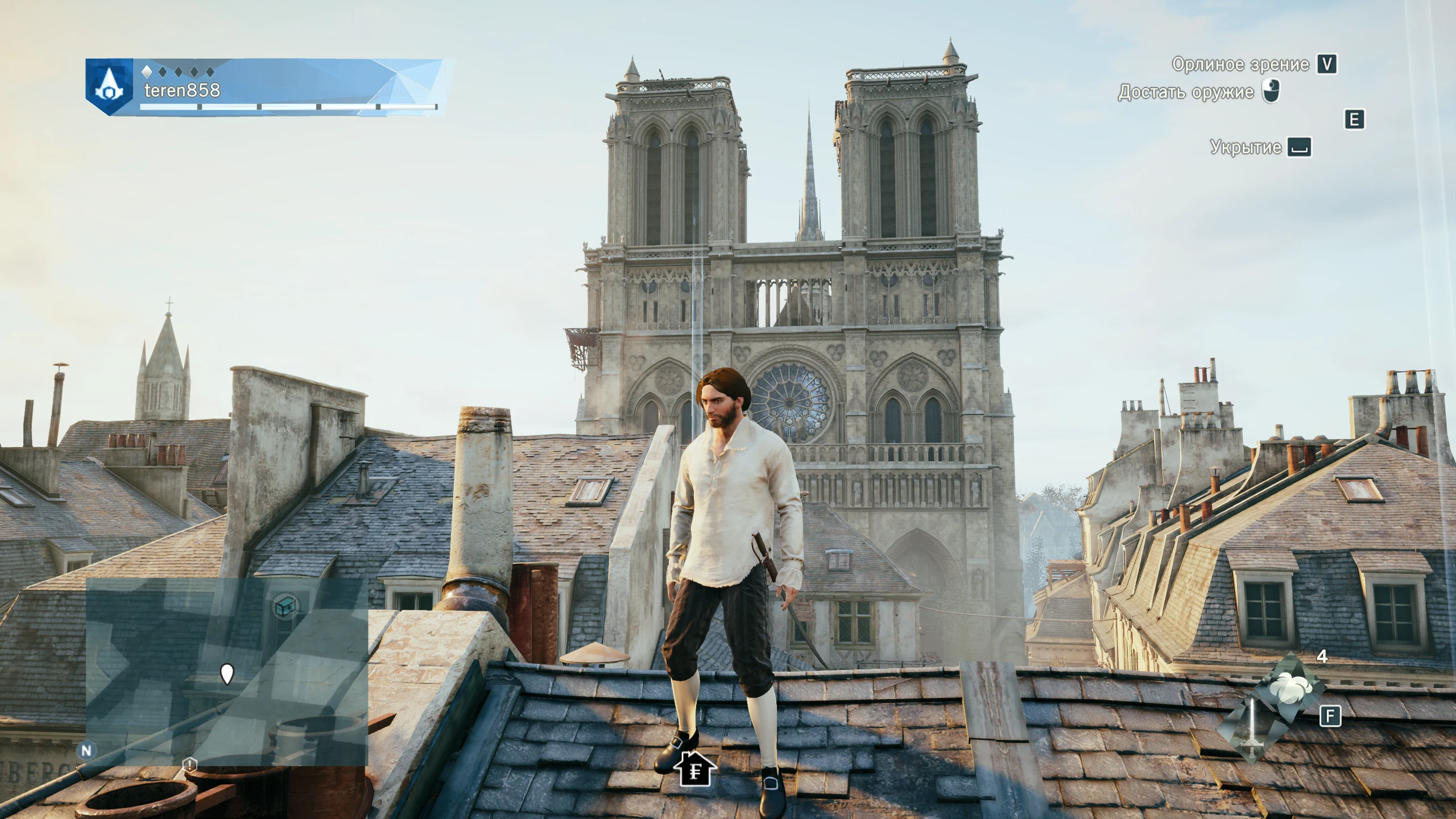Select the white waypoint marker on the minimap
This screenshot has width=1456, height=819.
tap(227, 674)
